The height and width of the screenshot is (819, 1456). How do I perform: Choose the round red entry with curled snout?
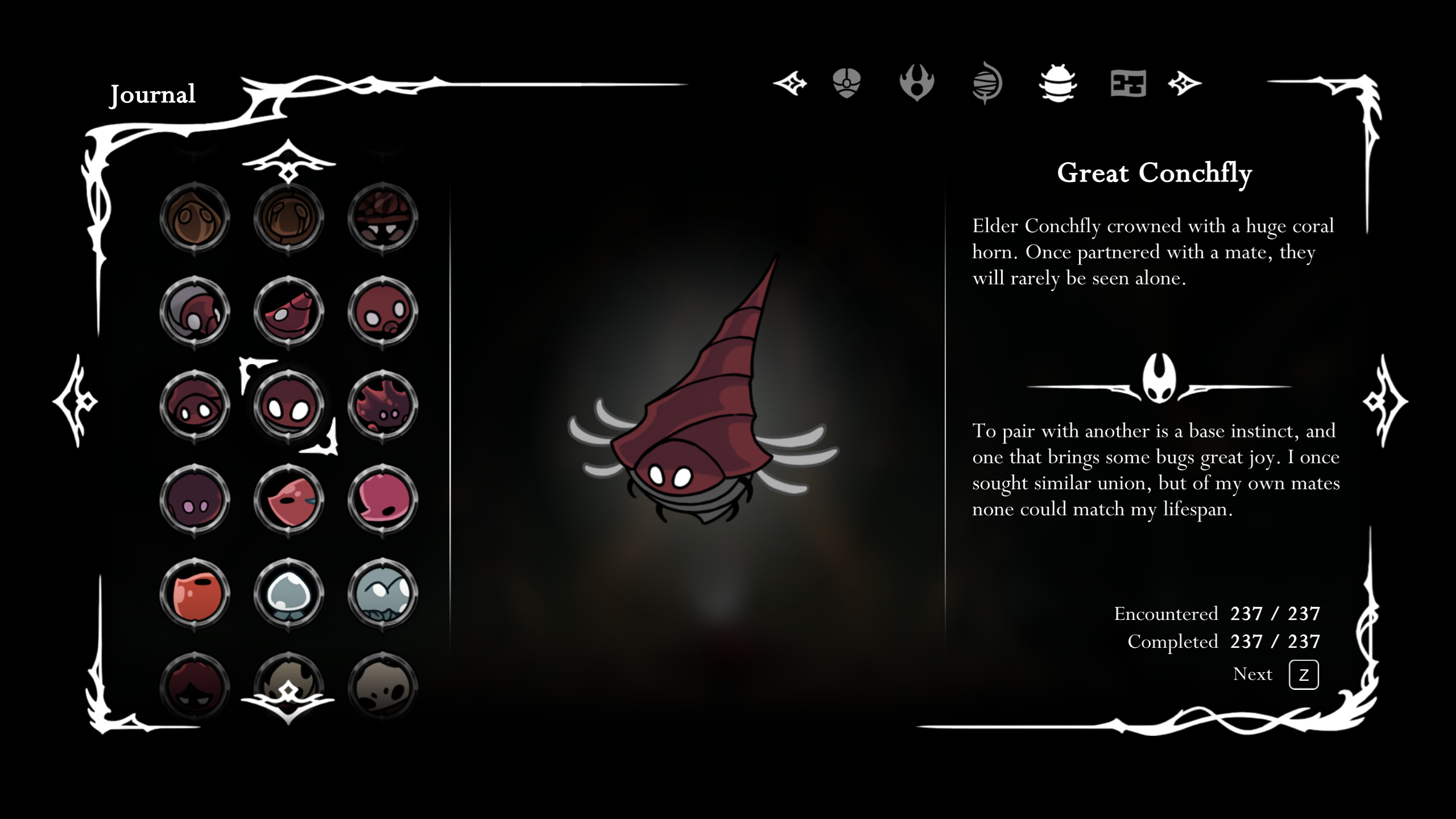[382, 312]
